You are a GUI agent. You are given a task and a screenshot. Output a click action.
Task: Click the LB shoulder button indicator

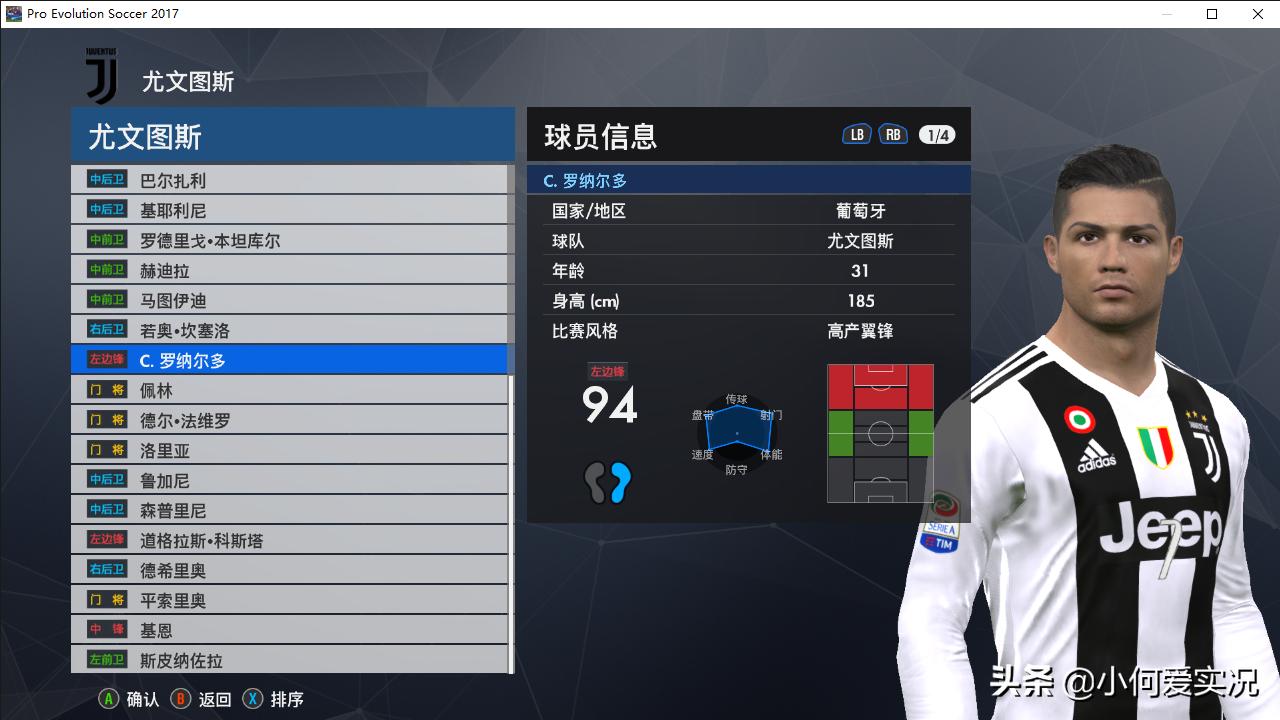coord(856,132)
